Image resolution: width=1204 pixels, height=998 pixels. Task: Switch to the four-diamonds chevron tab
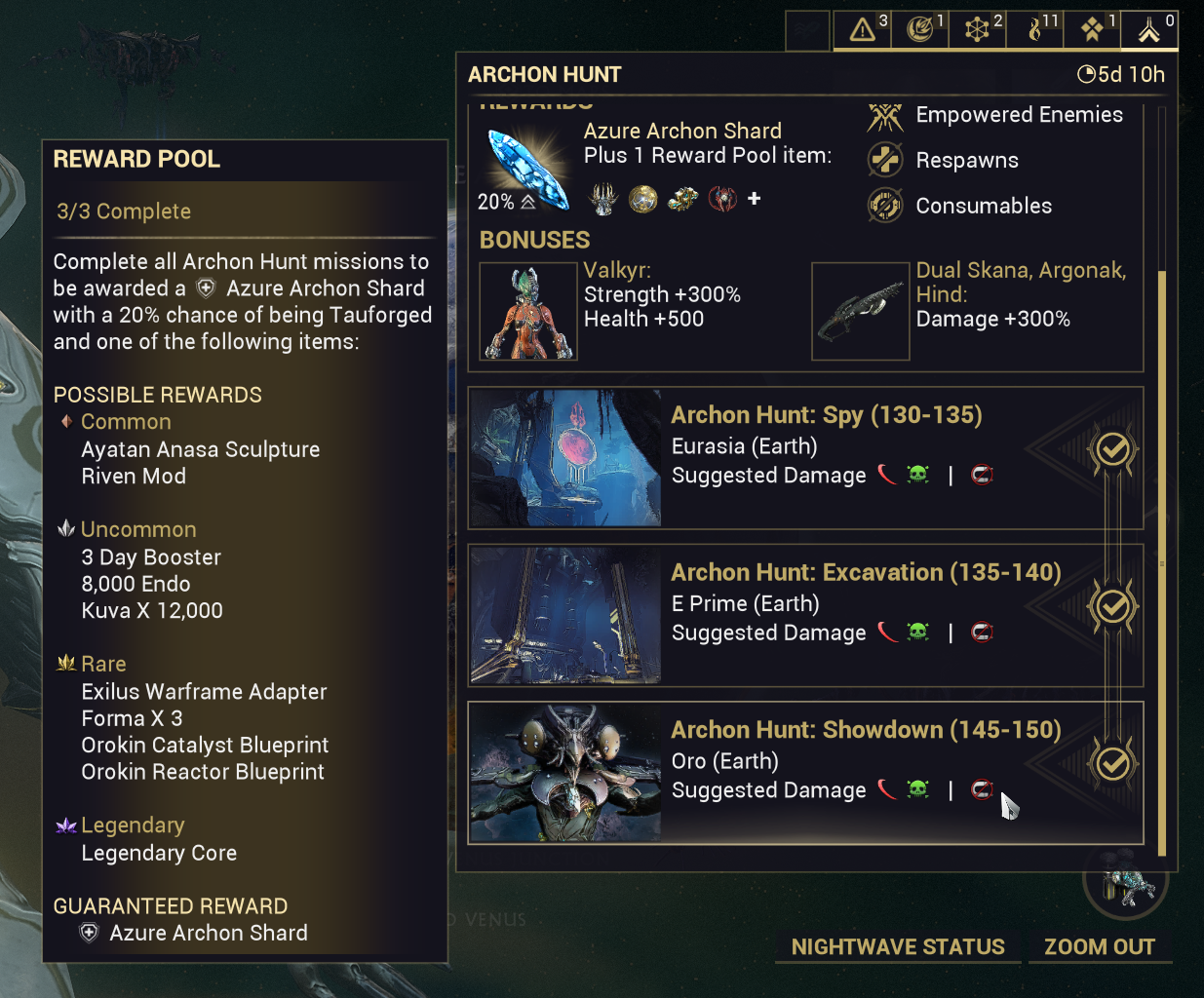1092,29
